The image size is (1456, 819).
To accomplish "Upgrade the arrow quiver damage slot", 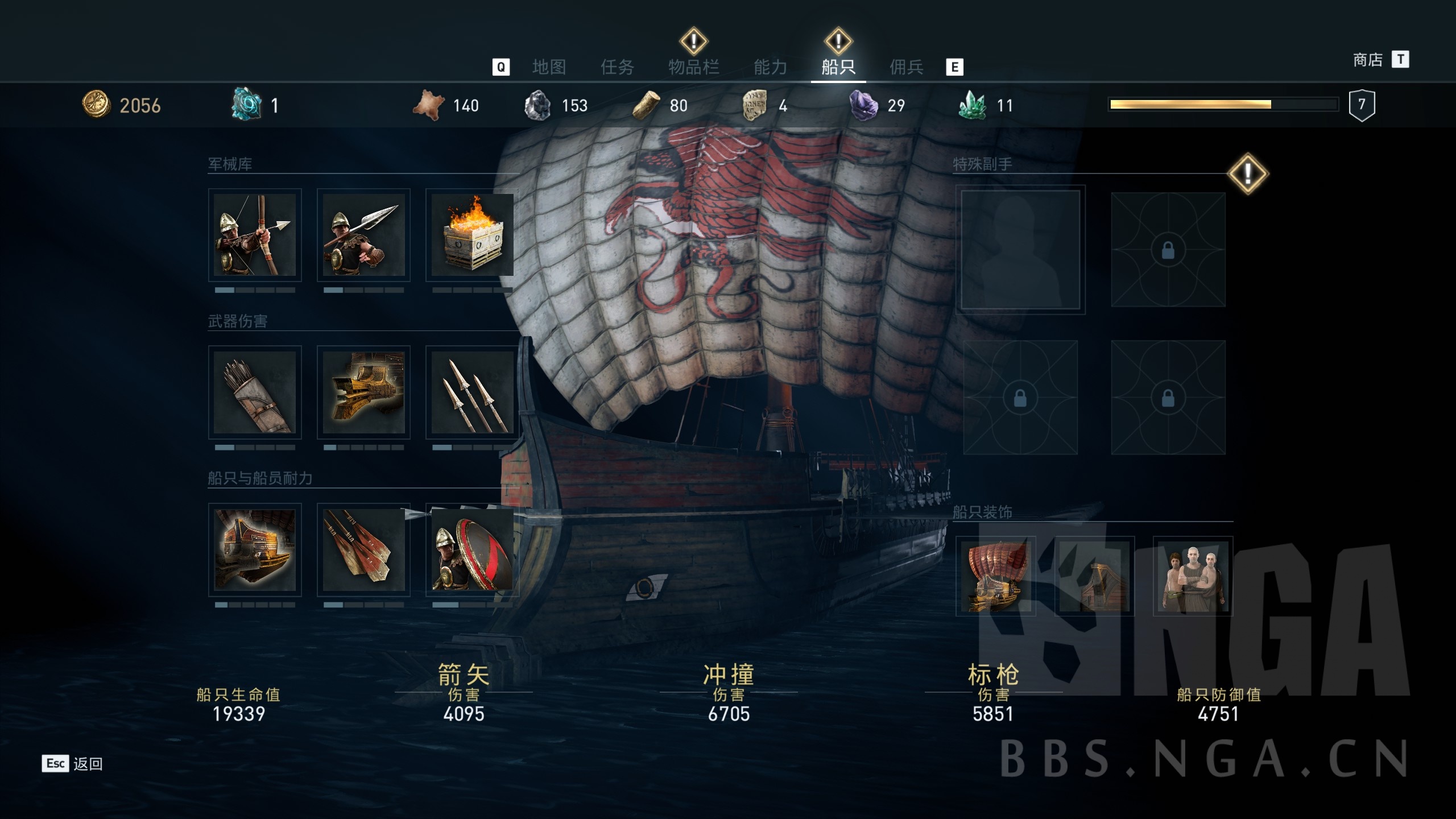I will 255,392.
